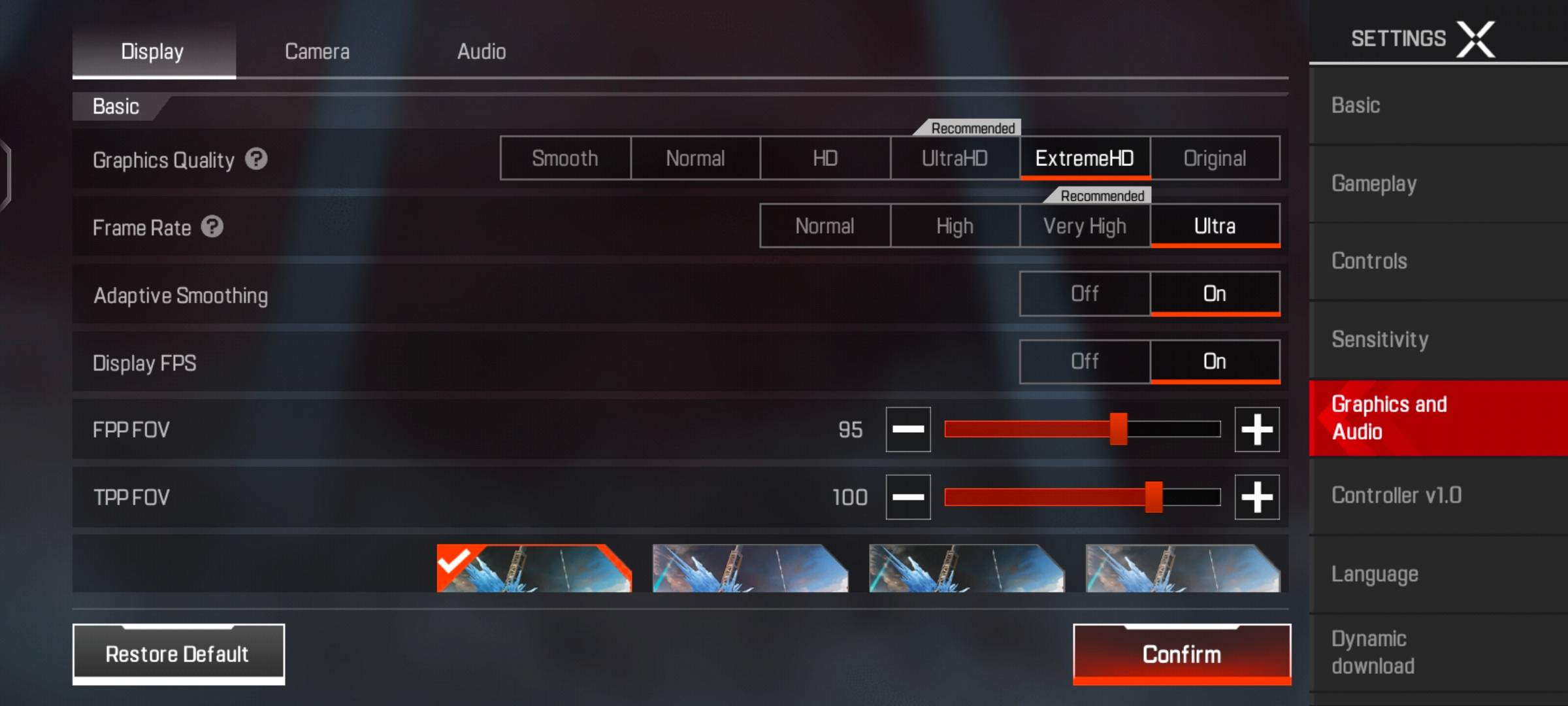Viewport: 1568px width, 706px height.
Task: Switch to the Camera tab
Action: click(317, 51)
